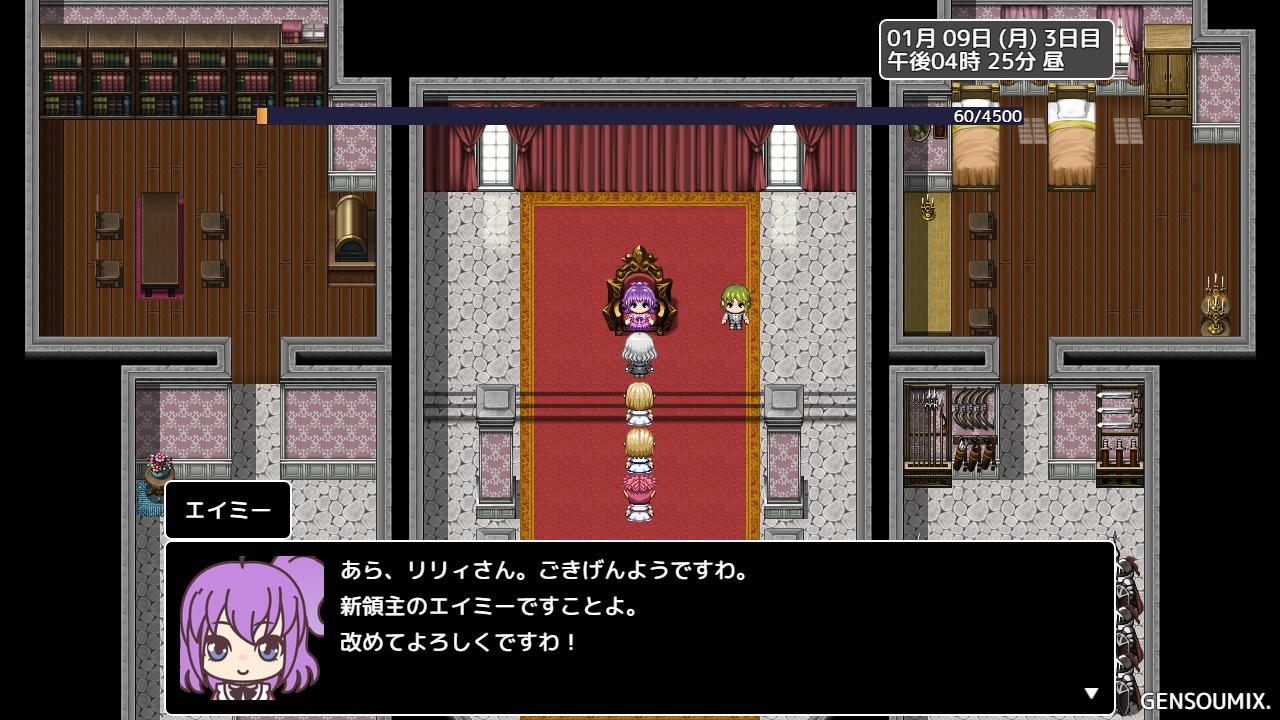Click the dialogue continue arrow
Screen dimensions: 1280x720
click(x=1091, y=693)
